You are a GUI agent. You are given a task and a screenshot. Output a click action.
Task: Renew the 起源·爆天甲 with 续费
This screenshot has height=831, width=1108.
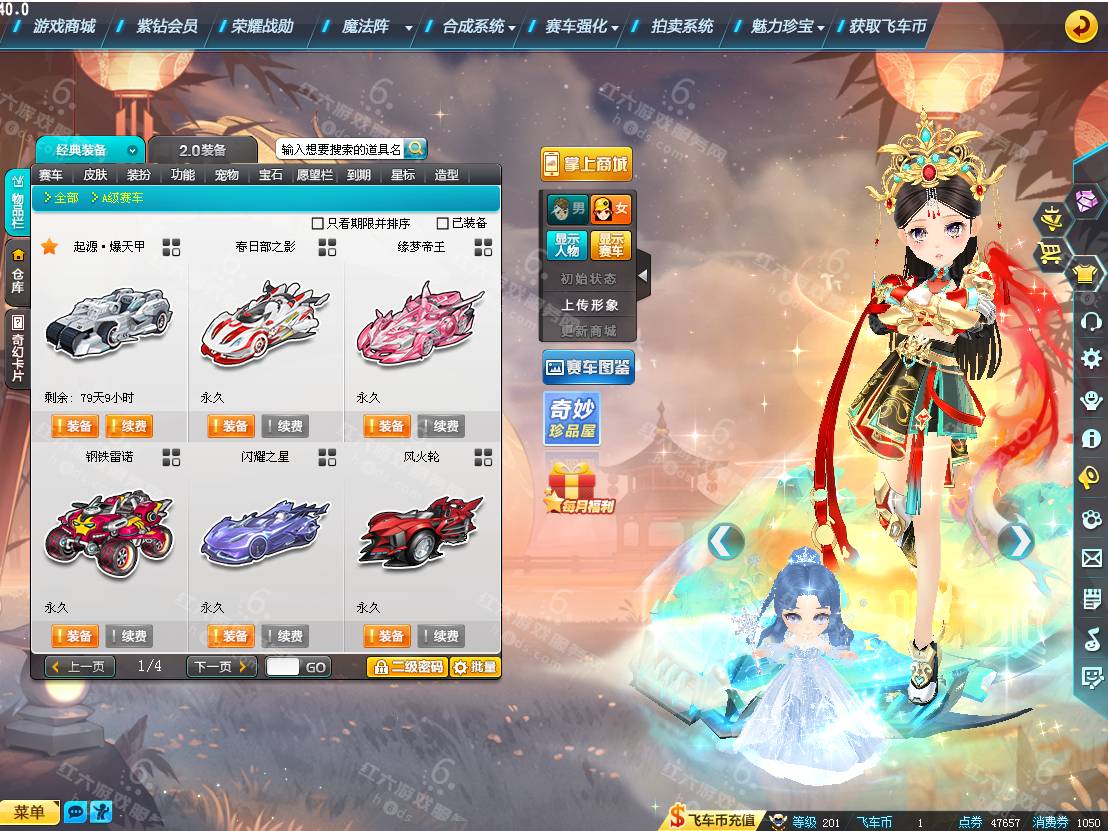(128, 426)
